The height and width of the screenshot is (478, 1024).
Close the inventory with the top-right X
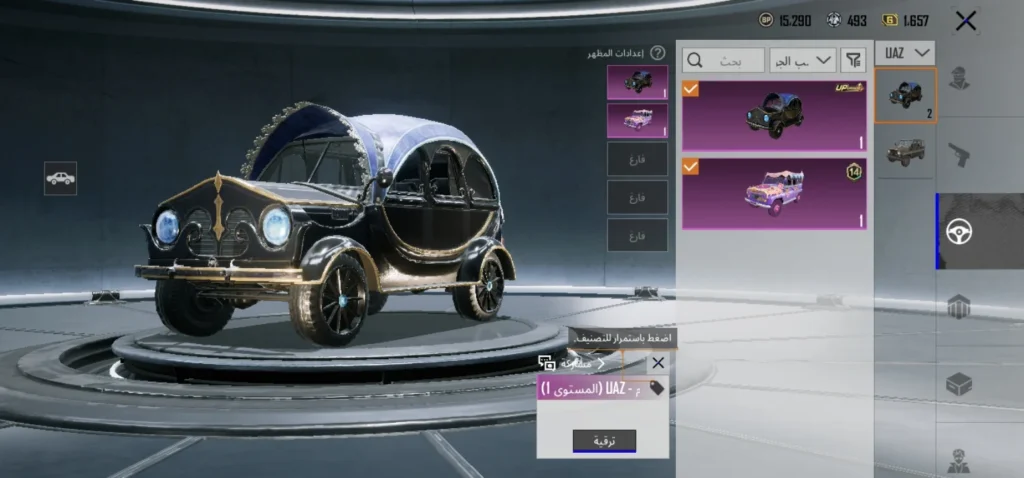click(x=965, y=20)
